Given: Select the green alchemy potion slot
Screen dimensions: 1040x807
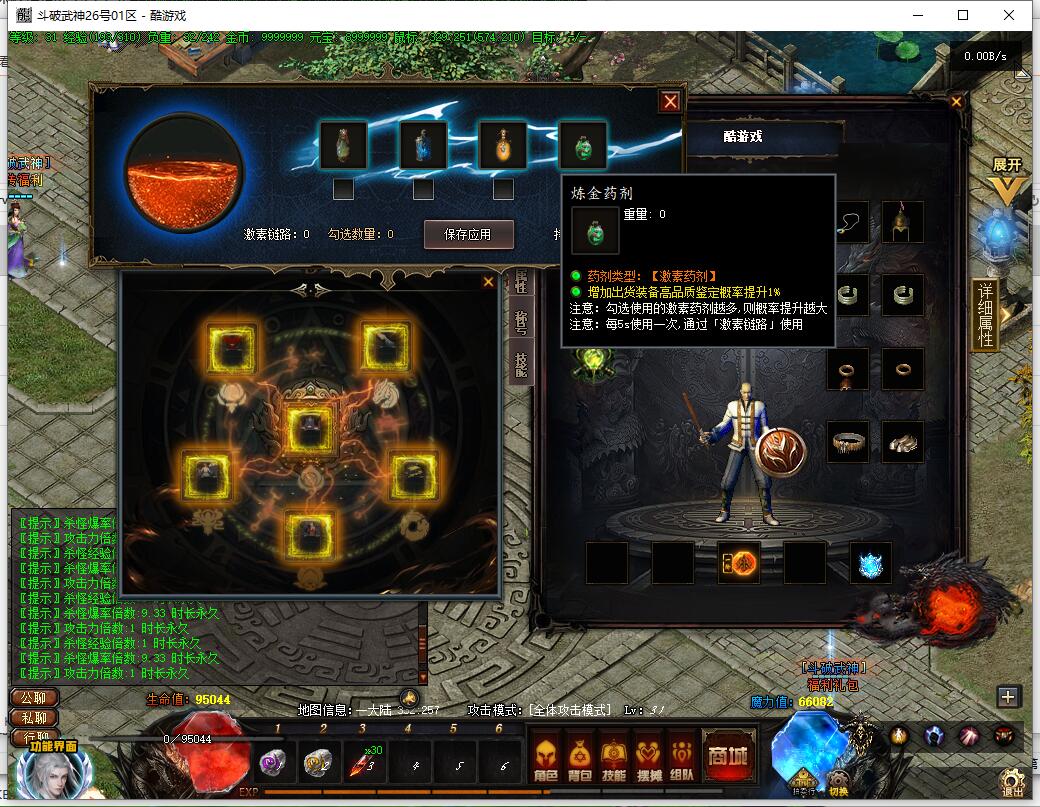Looking at the screenshot, I should tap(582, 146).
